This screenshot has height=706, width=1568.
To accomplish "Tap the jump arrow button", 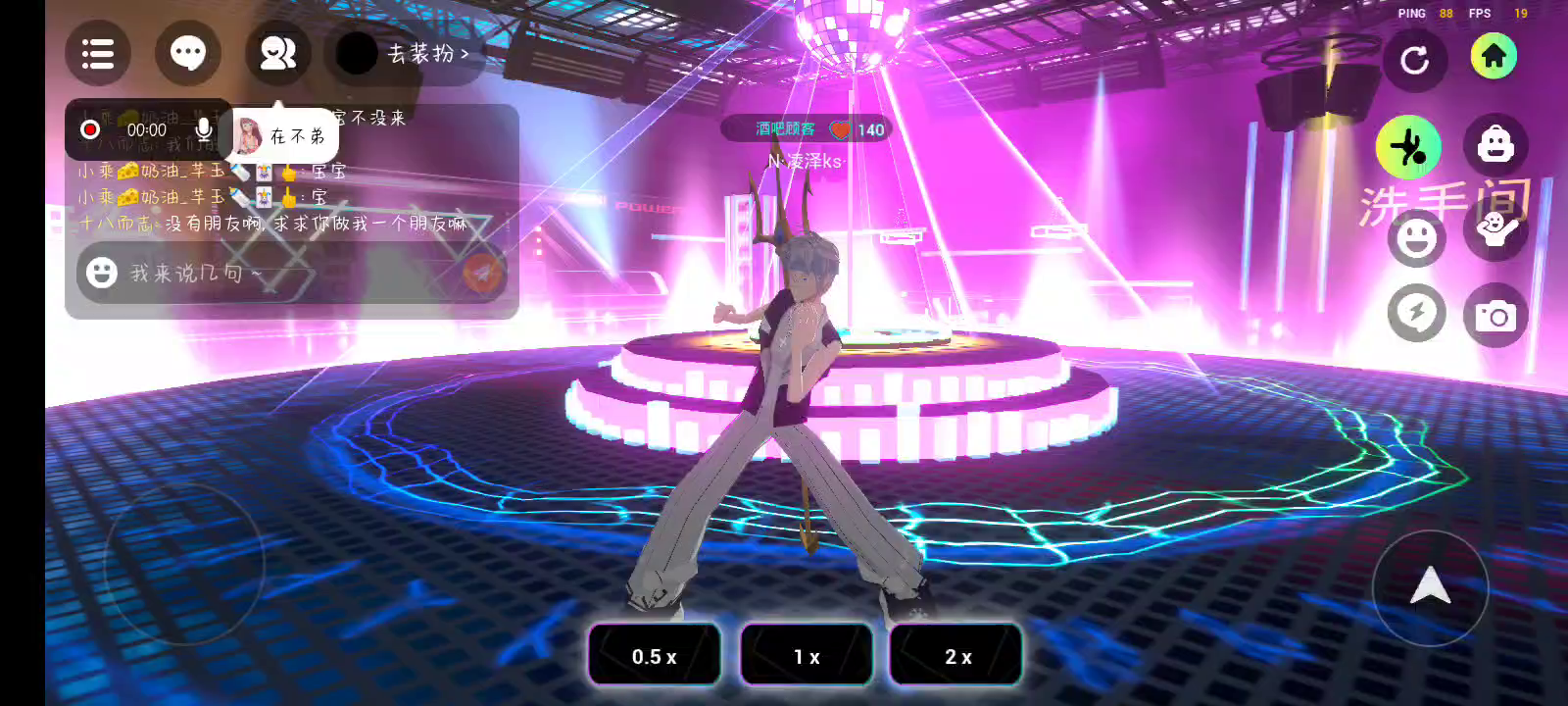I will pyautogui.click(x=1430, y=586).
